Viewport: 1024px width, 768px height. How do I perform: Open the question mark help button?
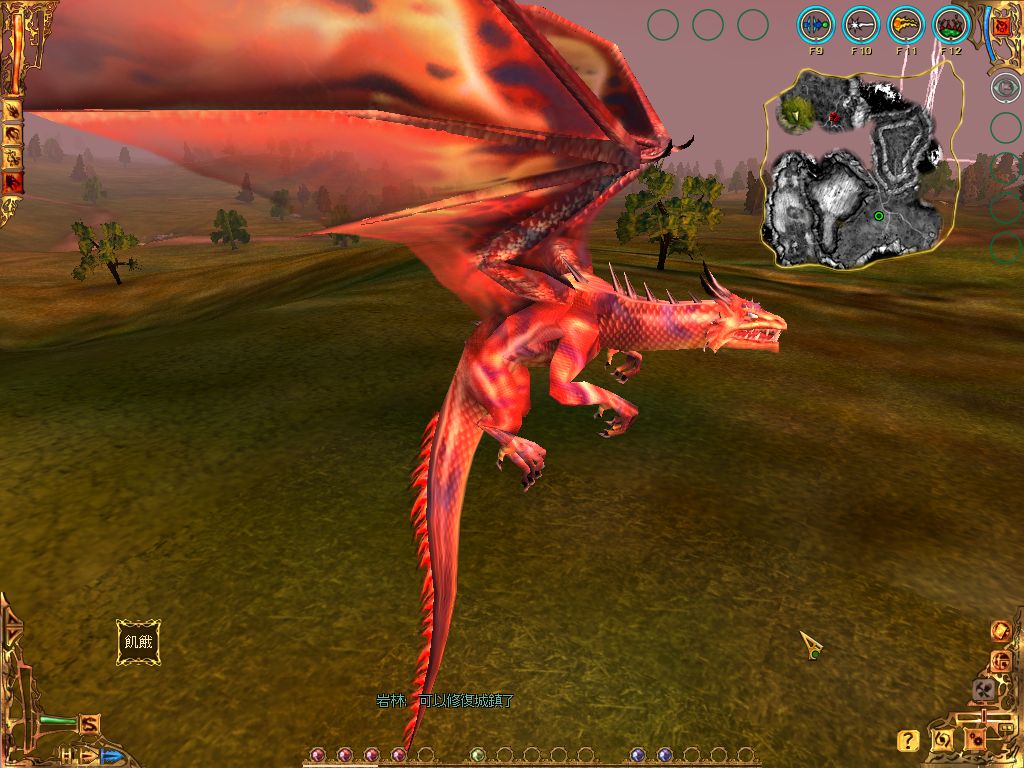[908, 741]
